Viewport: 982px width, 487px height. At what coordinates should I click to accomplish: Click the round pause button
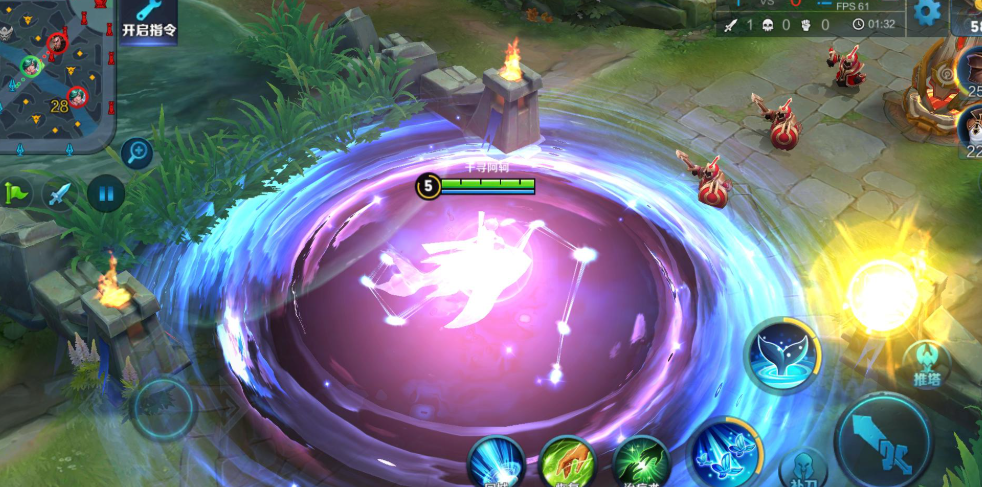105,192
